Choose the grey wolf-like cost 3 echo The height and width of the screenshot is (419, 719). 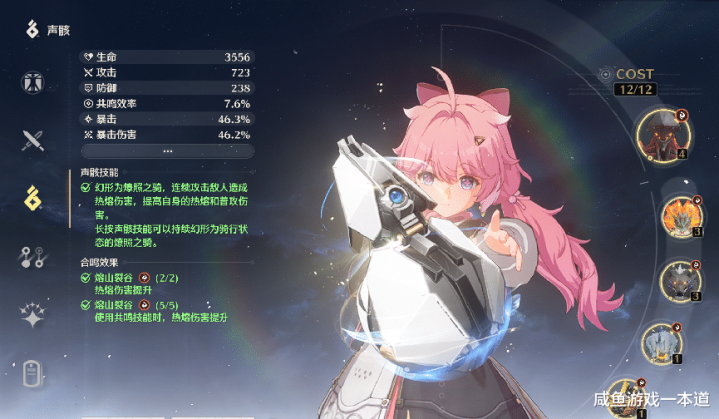click(x=680, y=280)
